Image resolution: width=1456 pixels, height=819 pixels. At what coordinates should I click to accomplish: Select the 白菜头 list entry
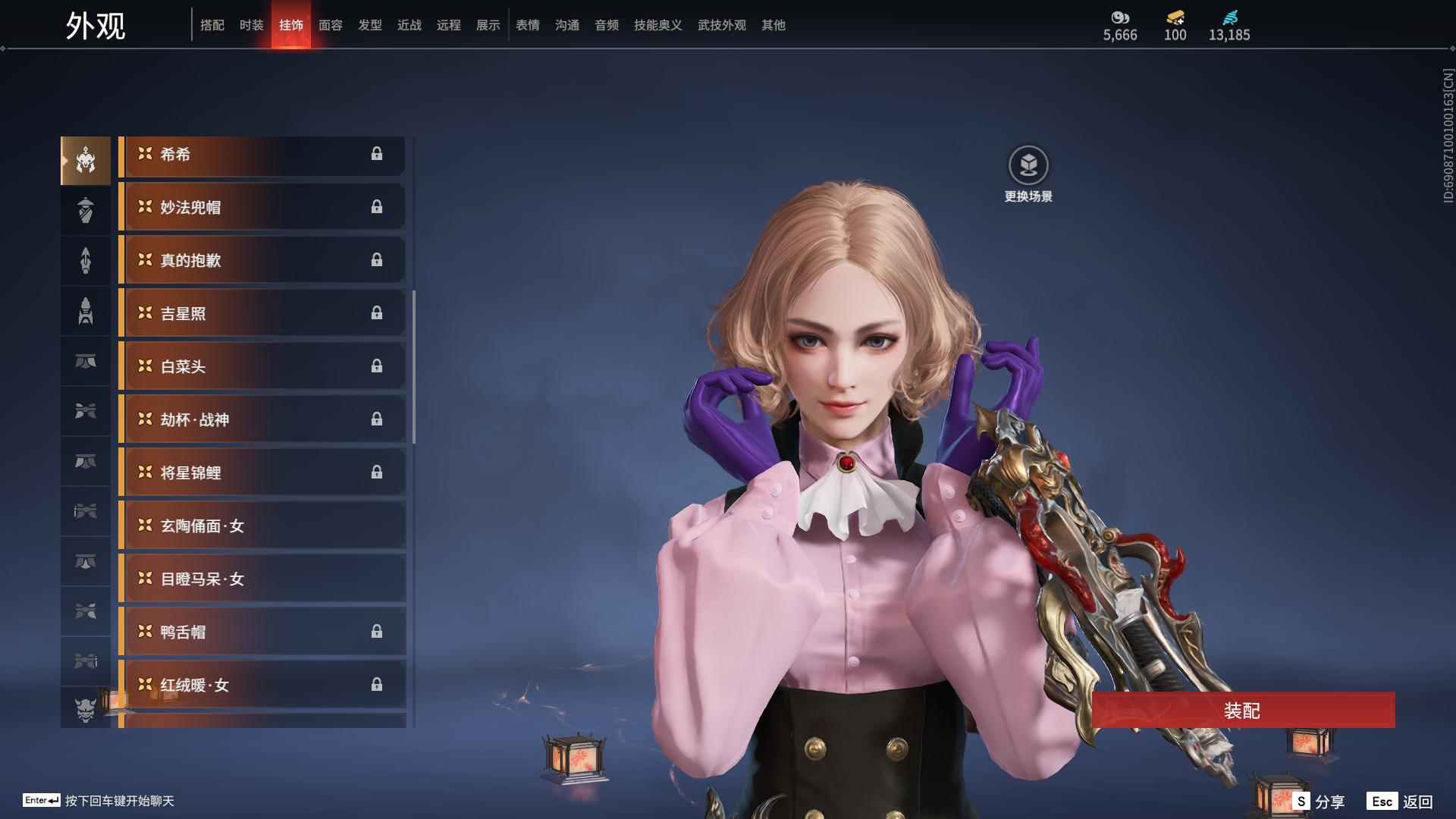tap(262, 367)
